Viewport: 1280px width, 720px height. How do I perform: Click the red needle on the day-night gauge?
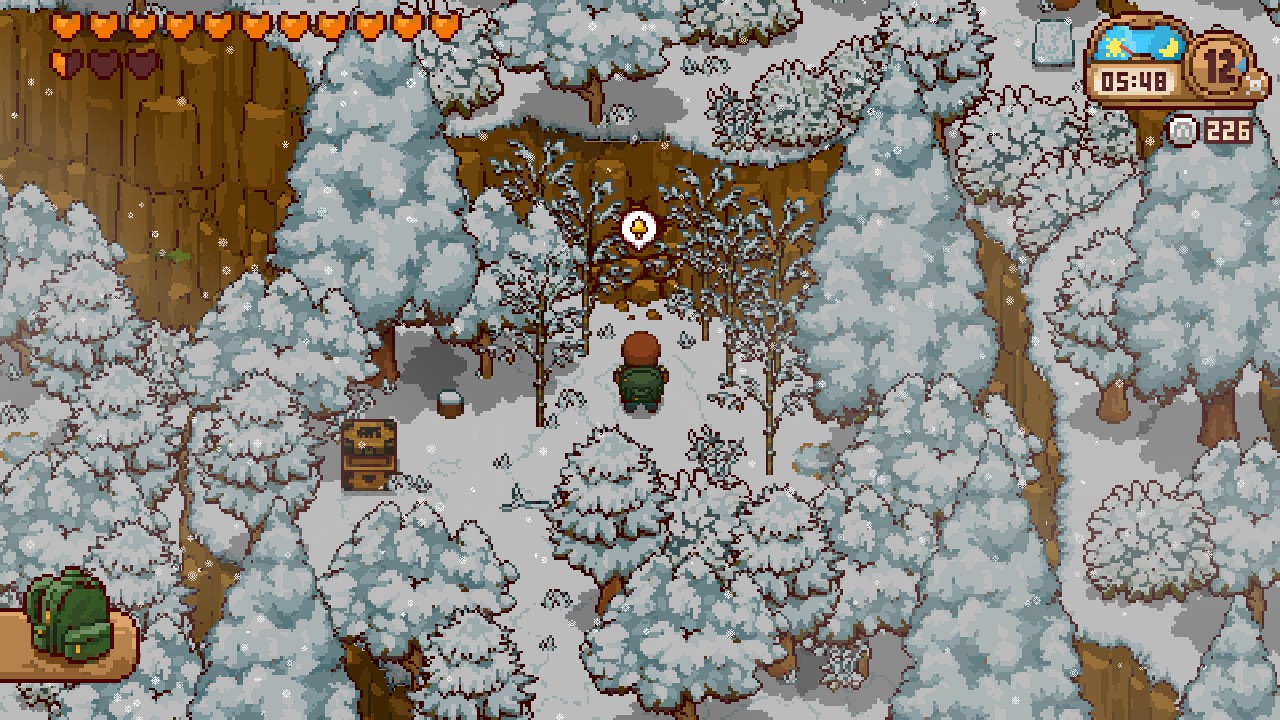point(1127,50)
